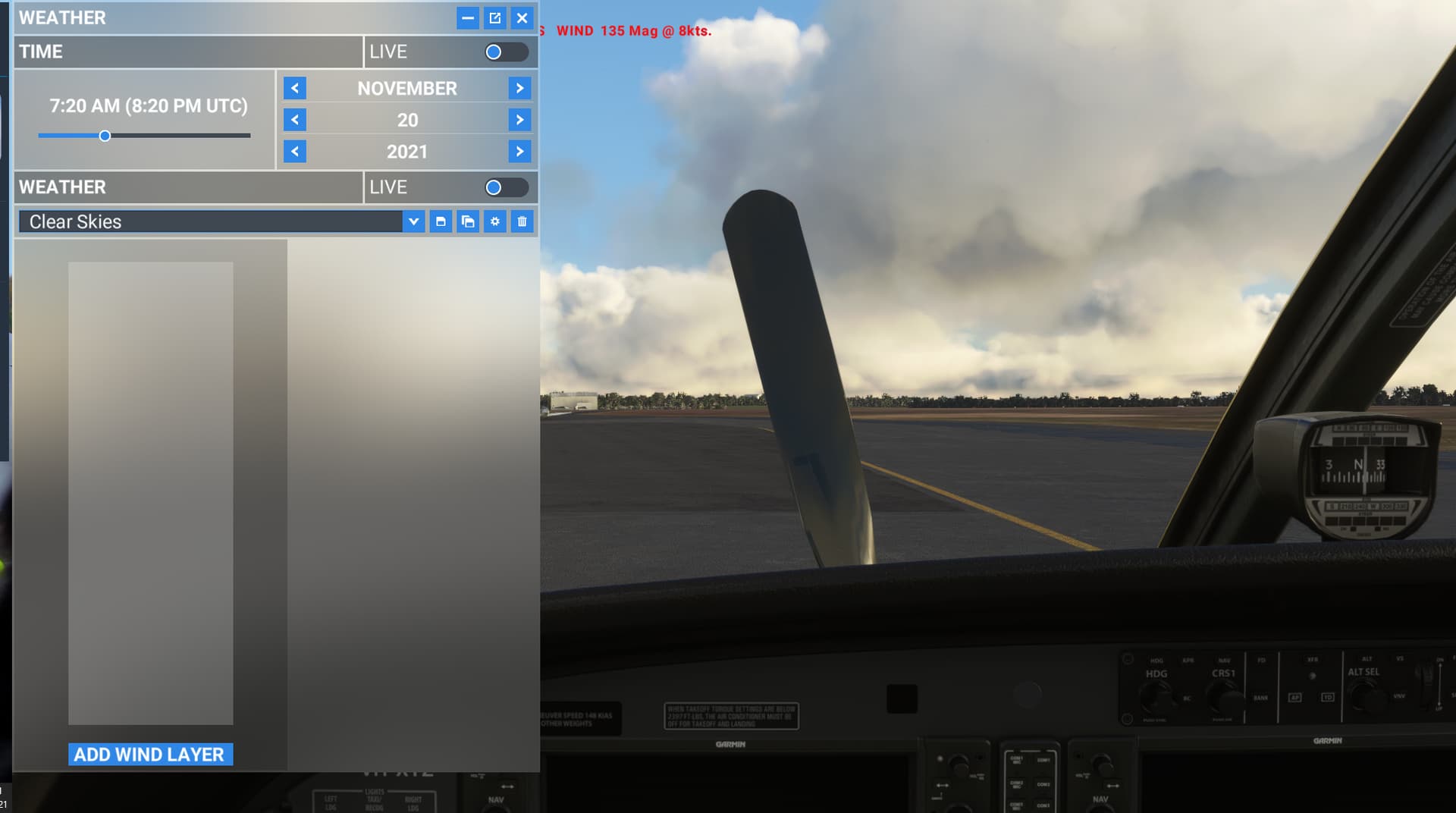The width and height of the screenshot is (1456, 813).
Task: Click the time-of-day slider handle
Action: (x=105, y=136)
